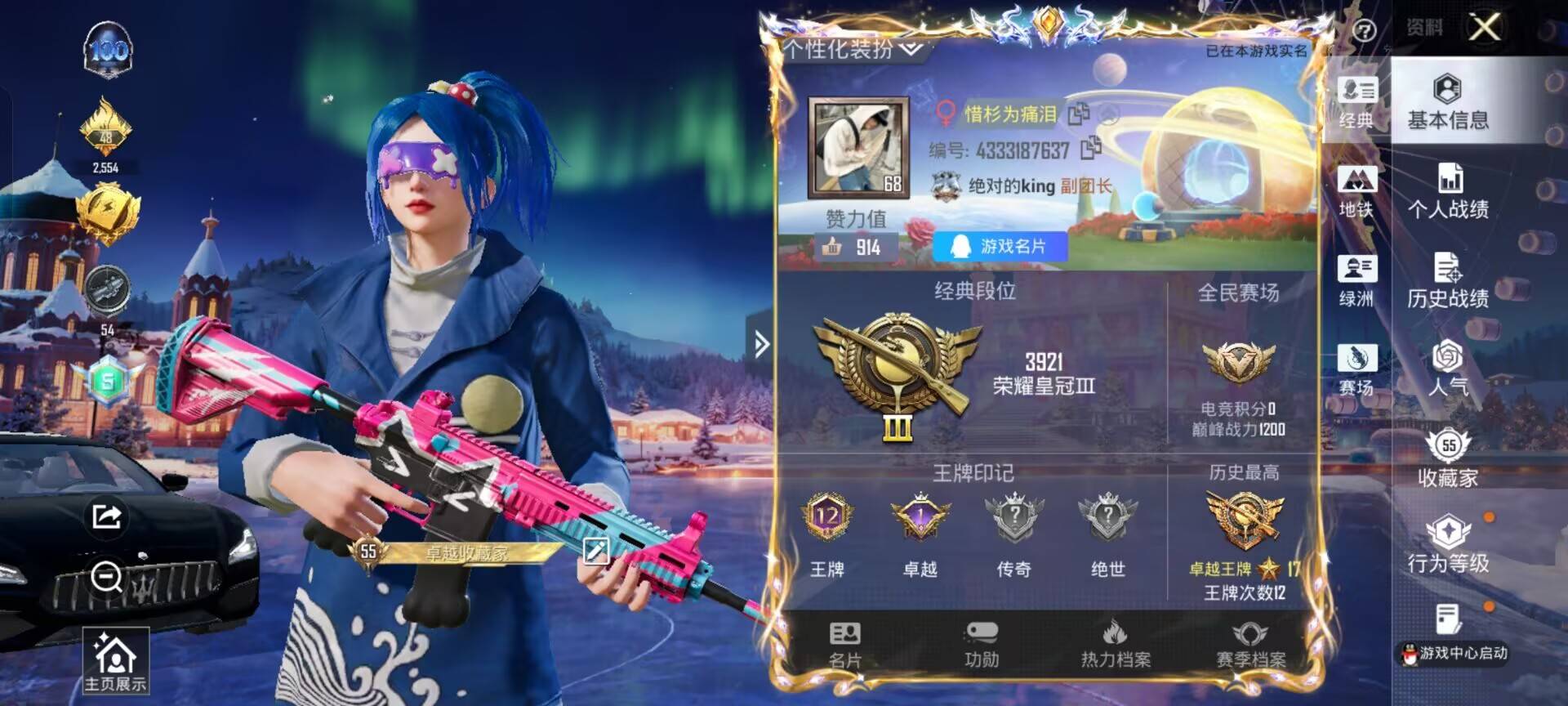View 赛季档案 season archive

[1250, 645]
